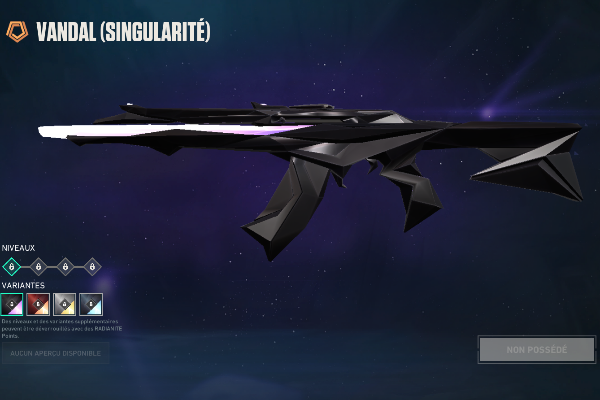Choose the purple-pink variant swatch

(13, 304)
